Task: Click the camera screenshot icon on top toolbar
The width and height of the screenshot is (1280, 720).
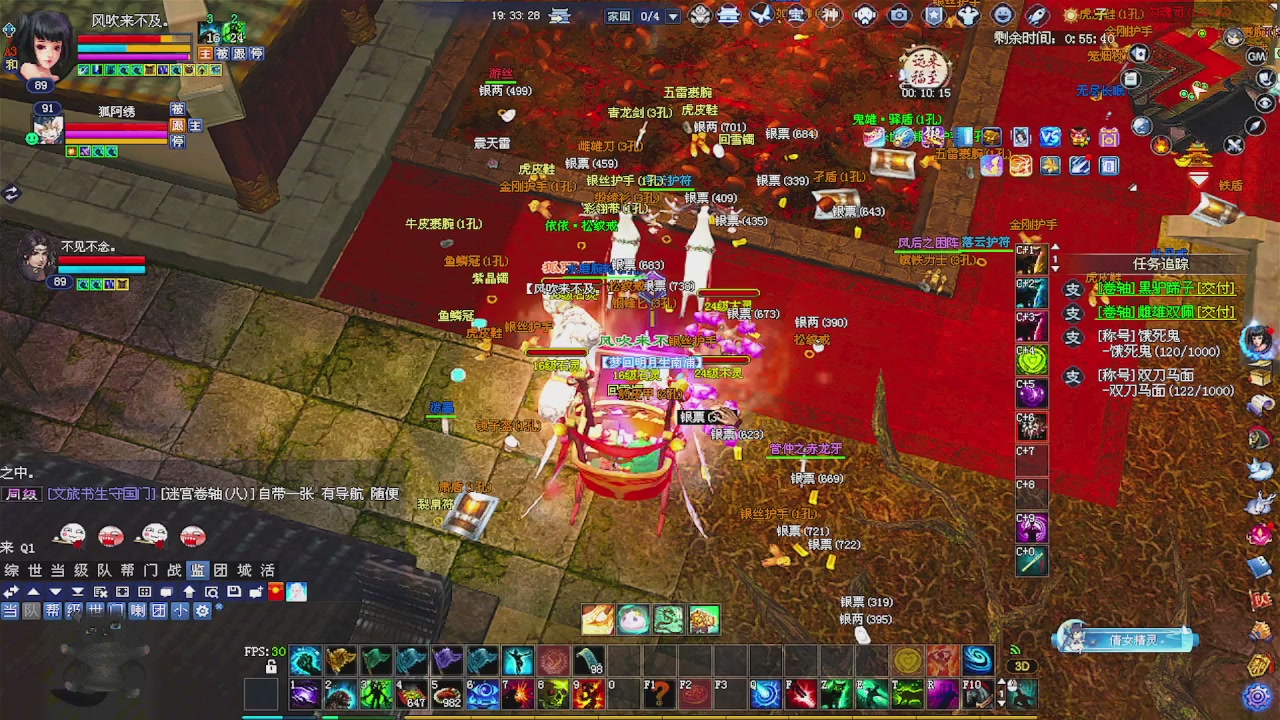Action: click(x=898, y=15)
